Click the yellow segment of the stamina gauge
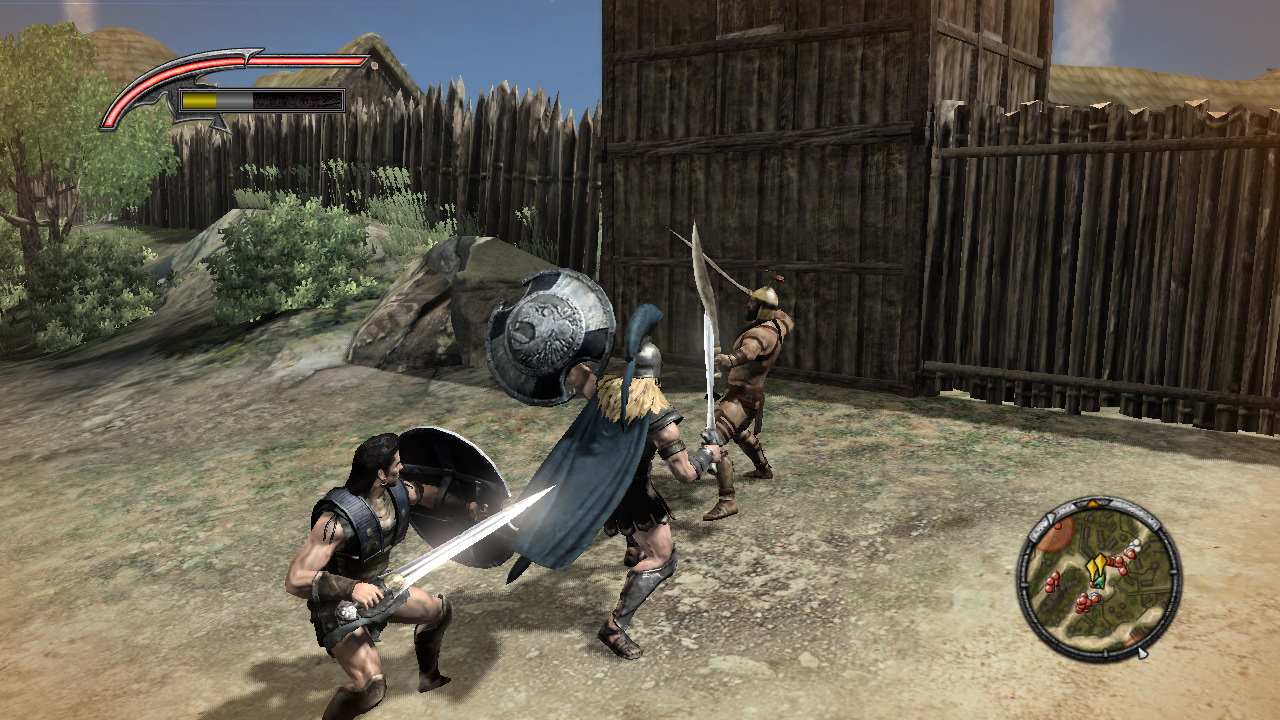The width and height of the screenshot is (1280, 720). pyautogui.click(x=198, y=100)
